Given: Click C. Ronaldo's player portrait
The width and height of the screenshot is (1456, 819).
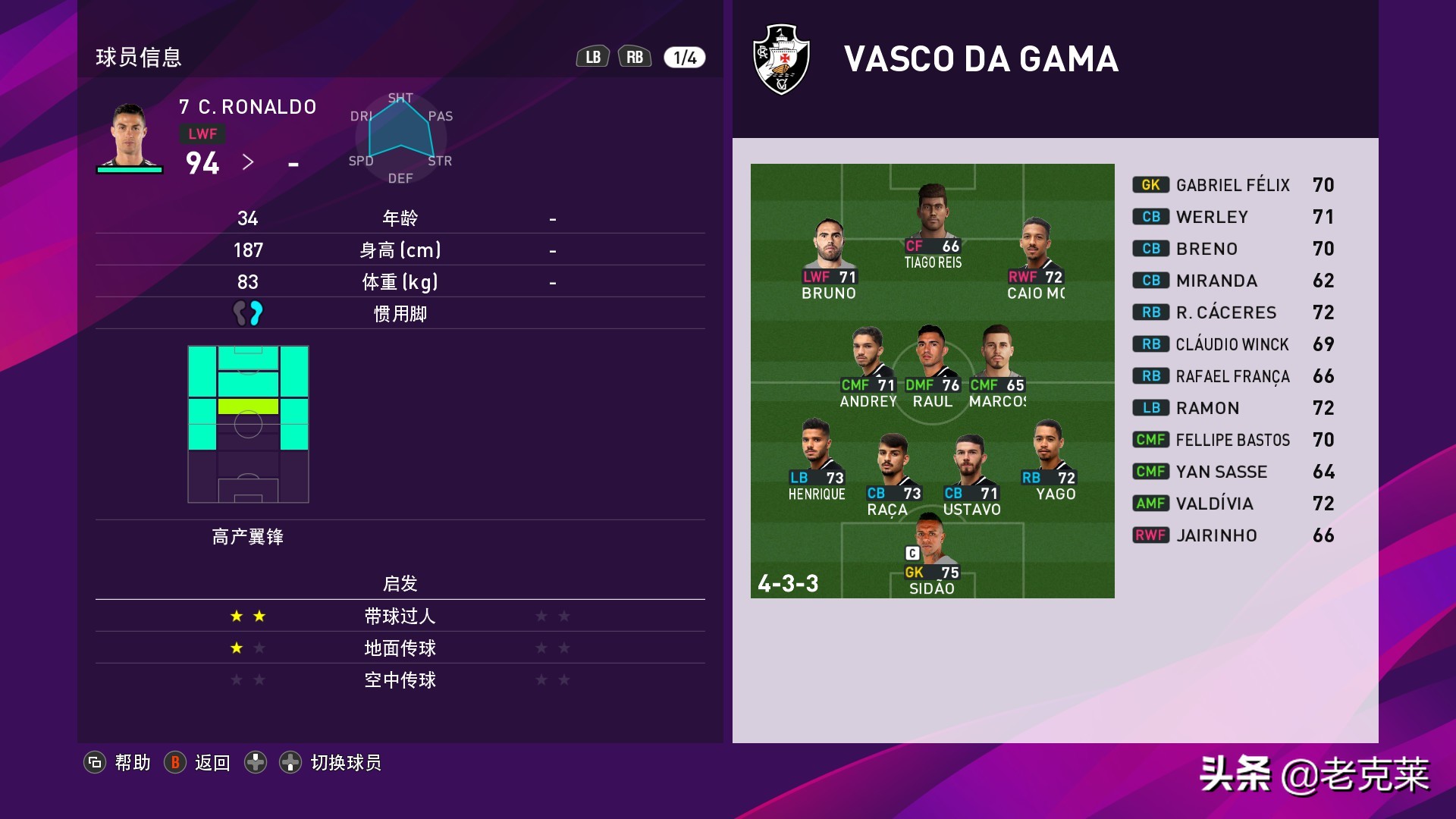Looking at the screenshot, I should [129, 135].
